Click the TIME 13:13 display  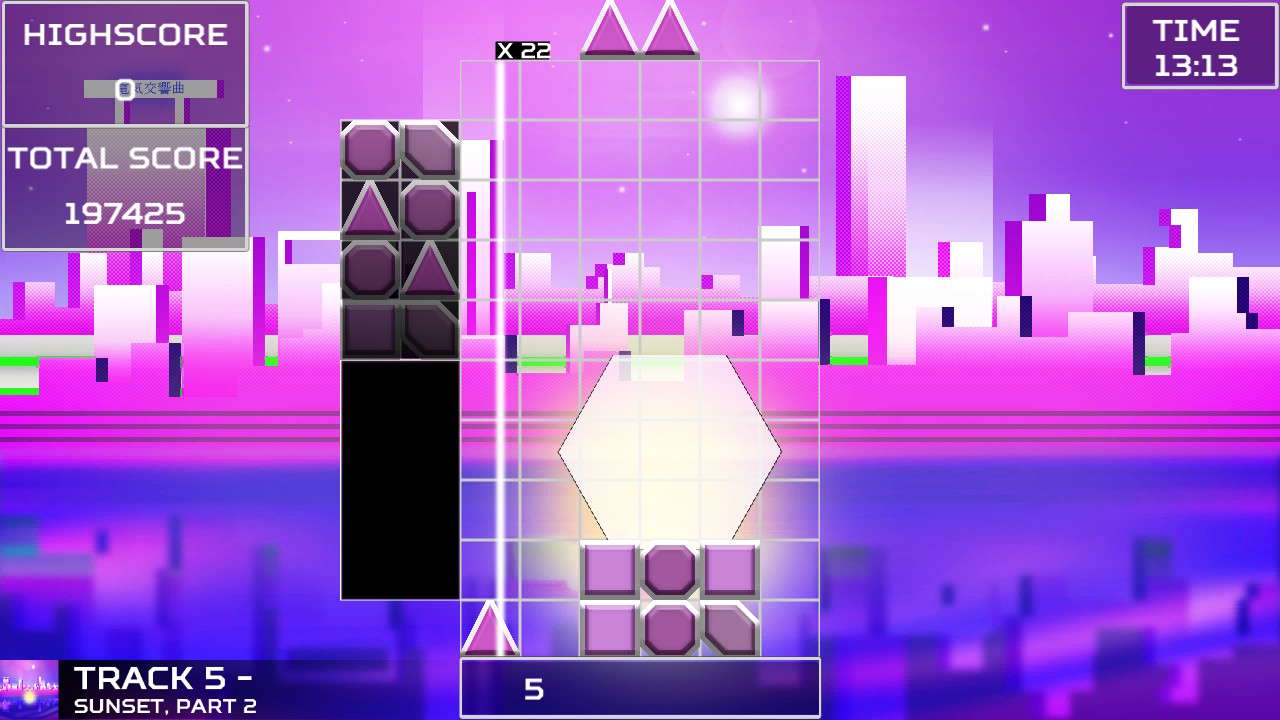pyautogui.click(x=1199, y=46)
